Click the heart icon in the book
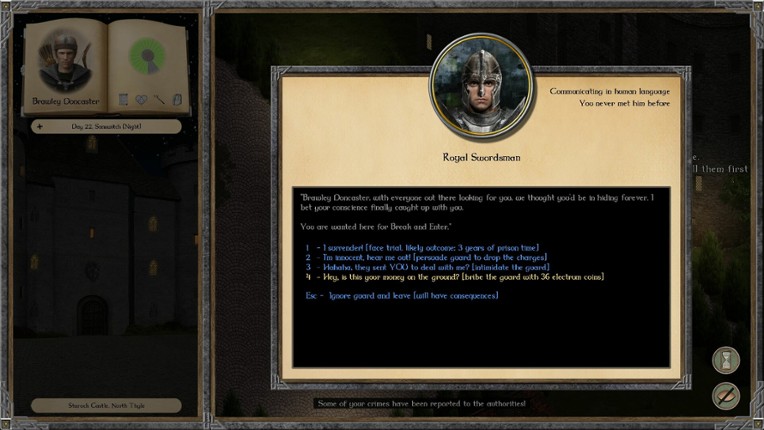764x430 pixels. pos(141,99)
